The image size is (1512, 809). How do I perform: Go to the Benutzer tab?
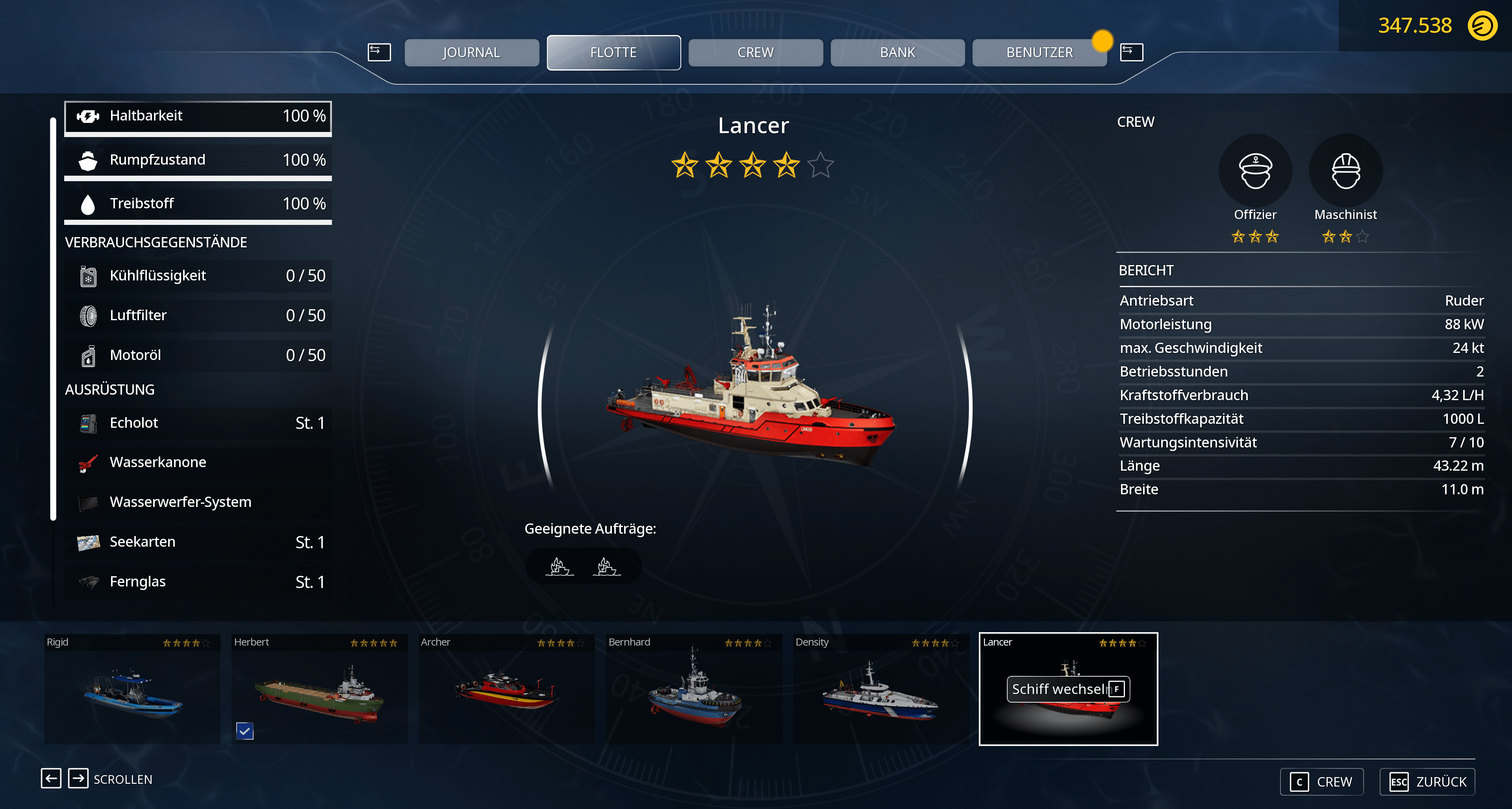pyautogui.click(x=1039, y=53)
